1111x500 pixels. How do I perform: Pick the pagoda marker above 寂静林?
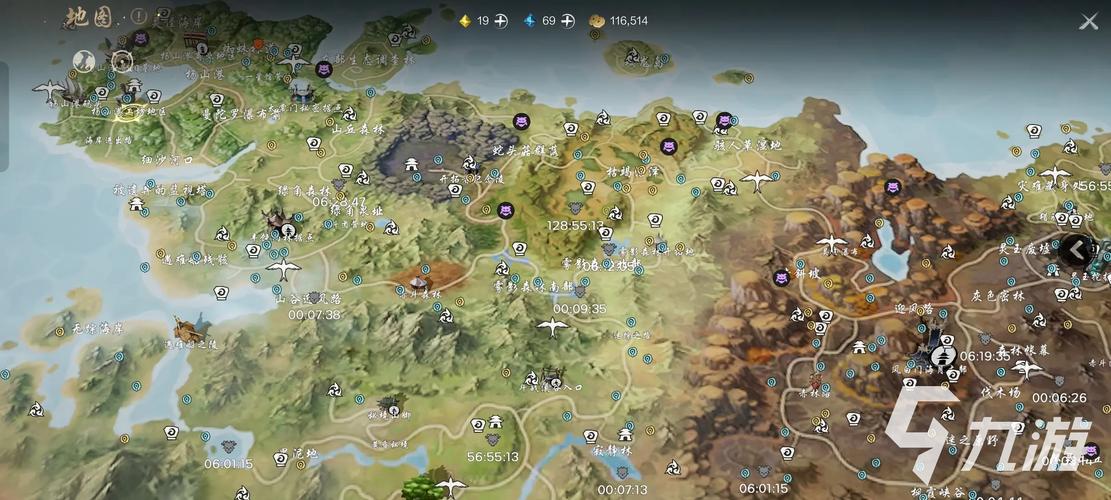pos(625,434)
